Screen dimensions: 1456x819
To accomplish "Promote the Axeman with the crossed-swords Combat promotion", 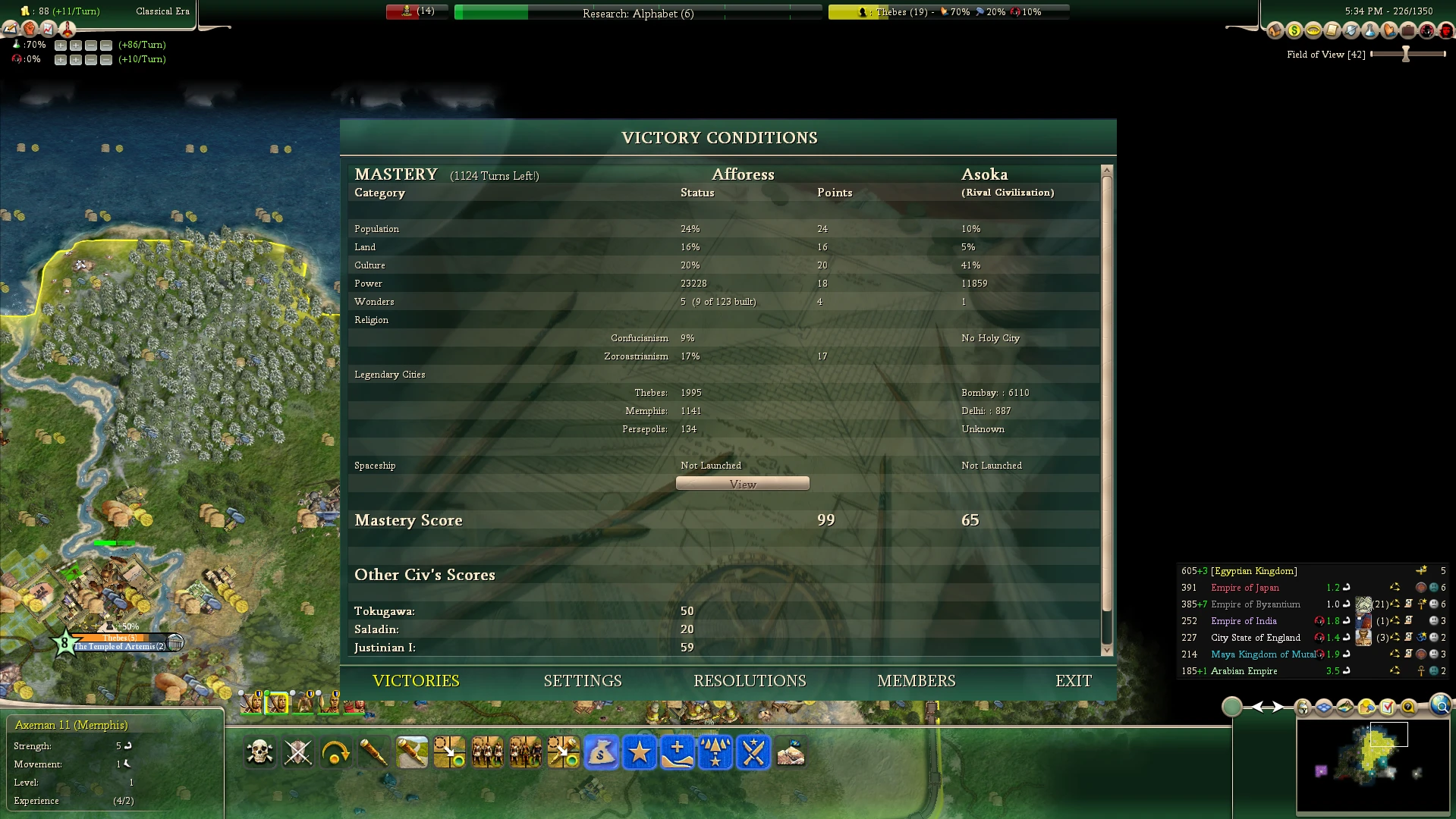I will pos(753,753).
